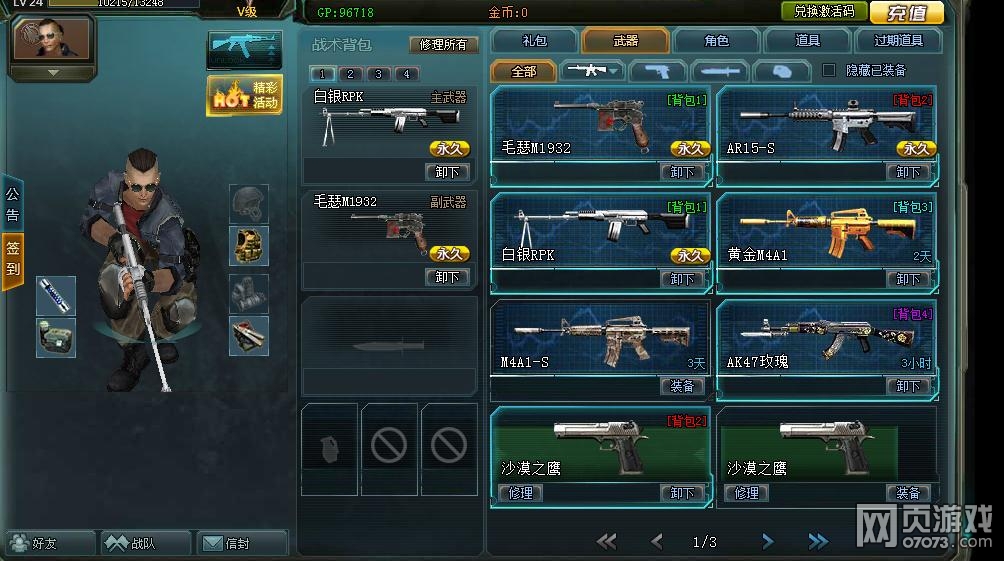Equip the M4A1-S rifle
Viewport: 1004px width, 561px height.
coord(682,386)
